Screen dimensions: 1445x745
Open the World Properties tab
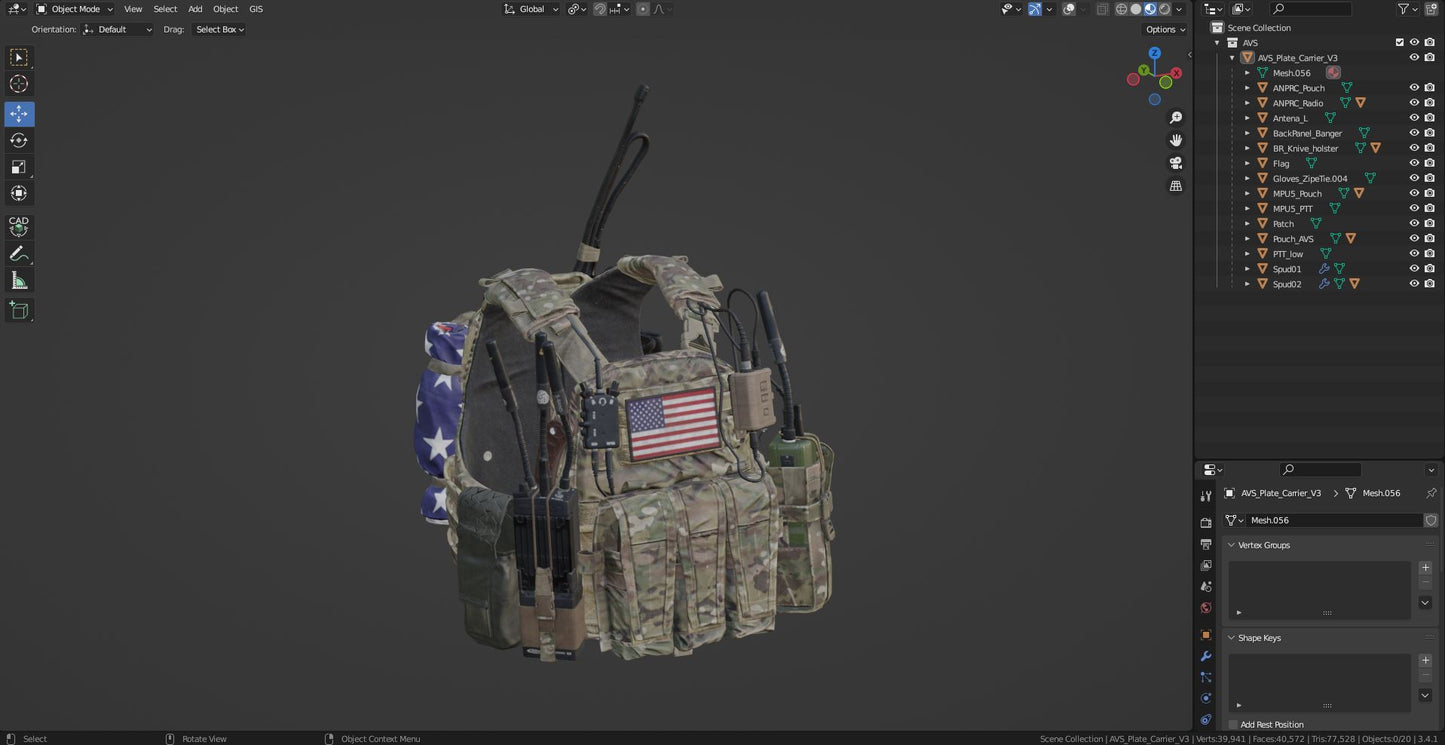click(1205, 608)
